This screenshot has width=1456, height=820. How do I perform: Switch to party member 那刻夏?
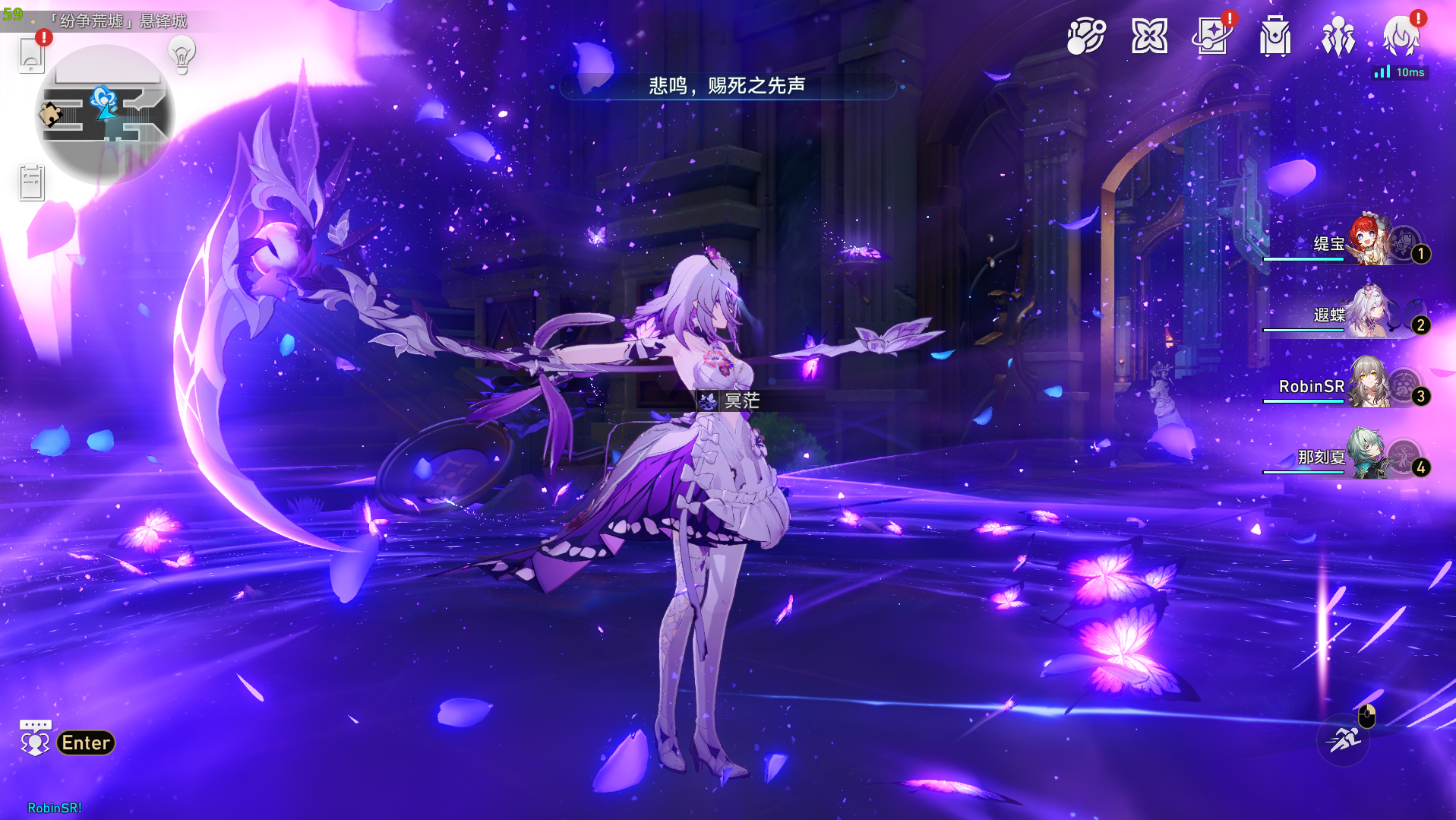(x=1369, y=455)
